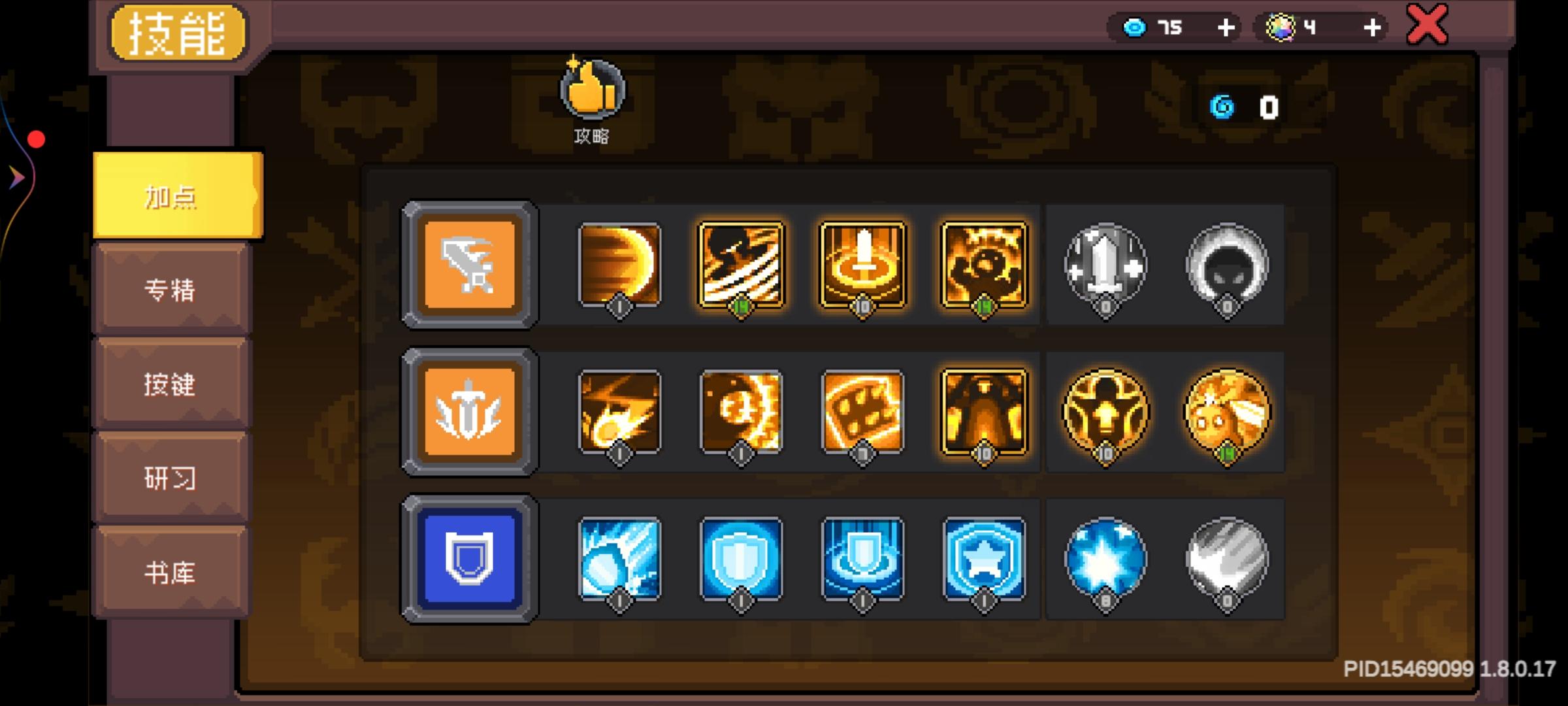Open the 书库 tab
The height and width of the screenshot is (706, 1568).
click(x=171, y=573)
